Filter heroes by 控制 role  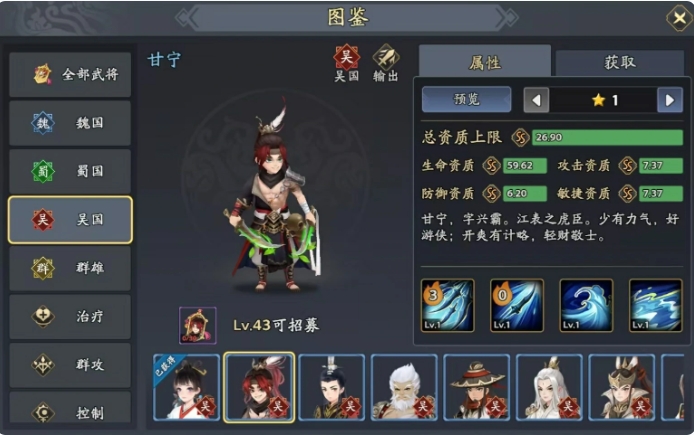70,410
